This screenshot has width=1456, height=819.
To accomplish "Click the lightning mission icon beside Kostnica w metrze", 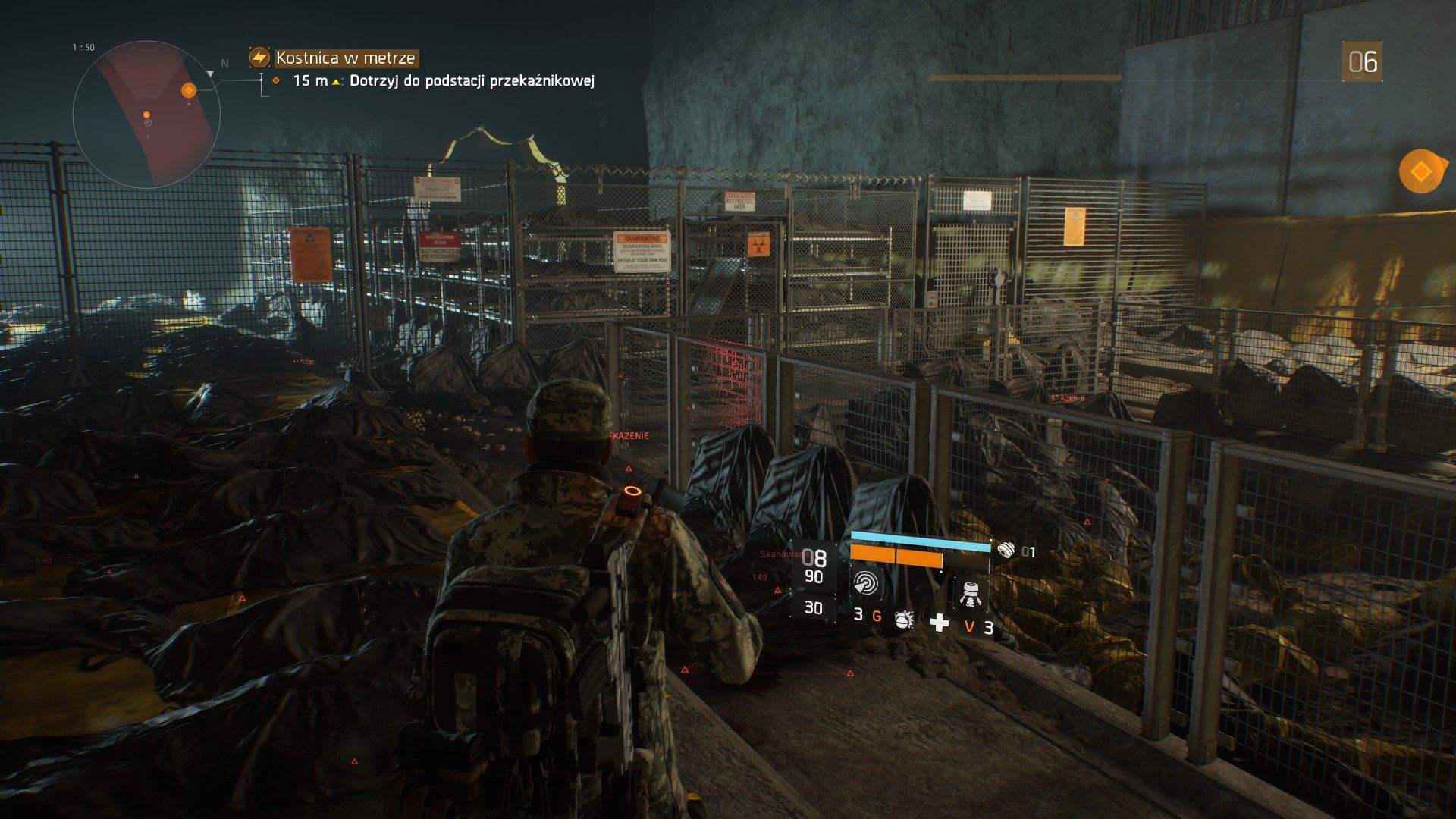I will click(259, 56).
